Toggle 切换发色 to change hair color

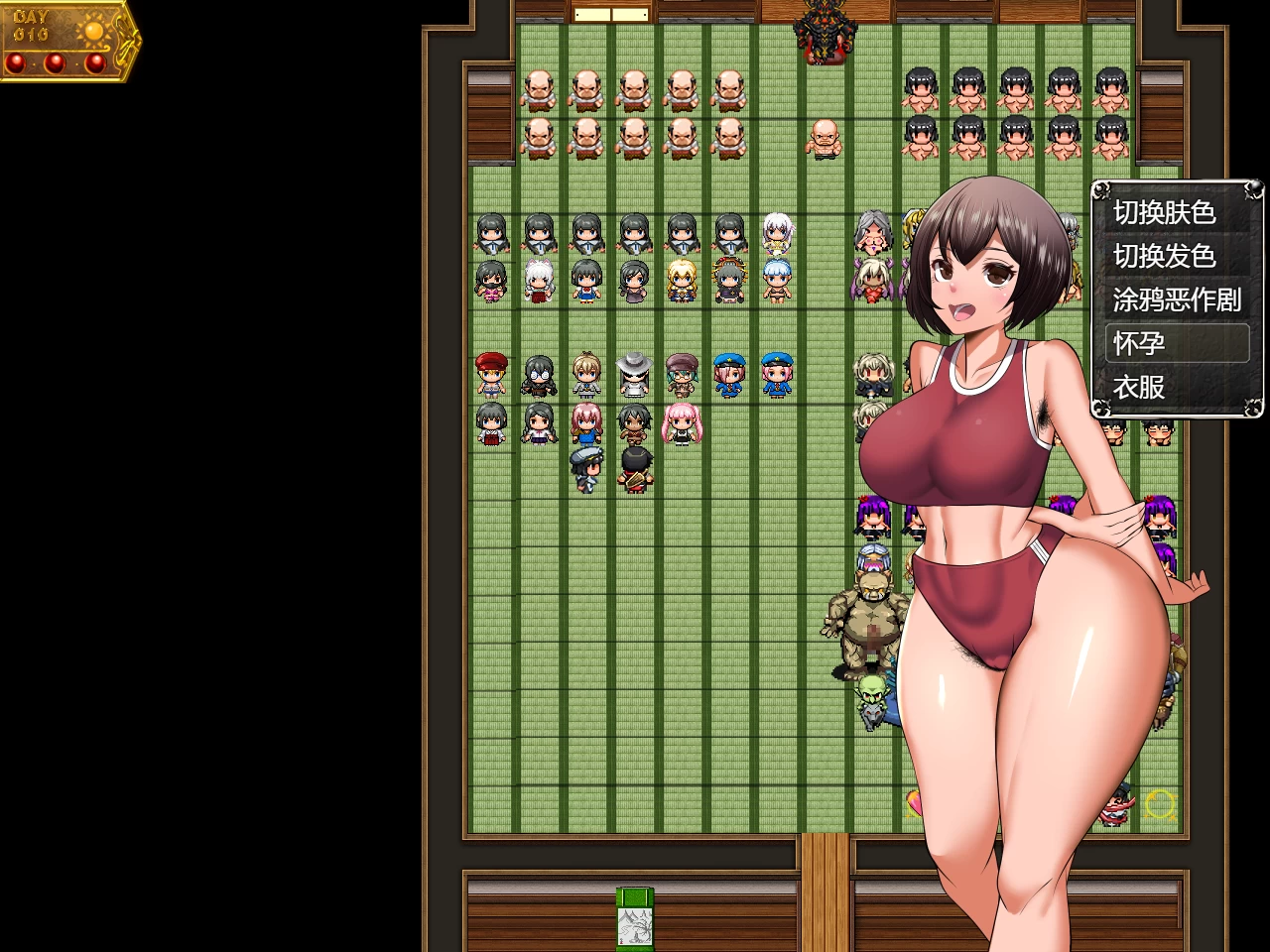tap(1167, 256)
